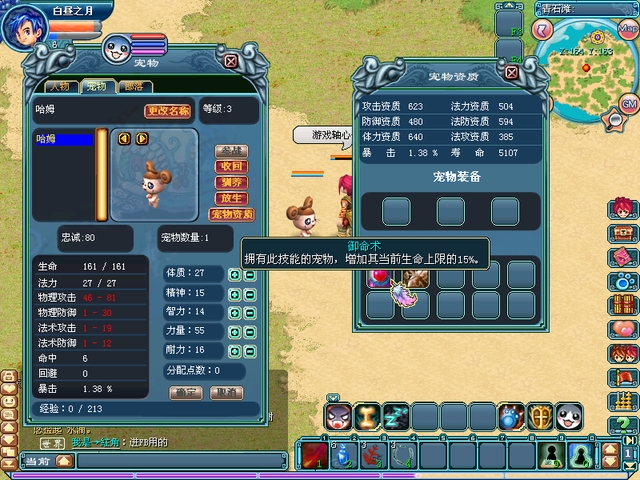Image resolution: width=640 pixels, height=480 pixels.
Task: Click the 更改名称 rename button
Action: coord(168,111)
